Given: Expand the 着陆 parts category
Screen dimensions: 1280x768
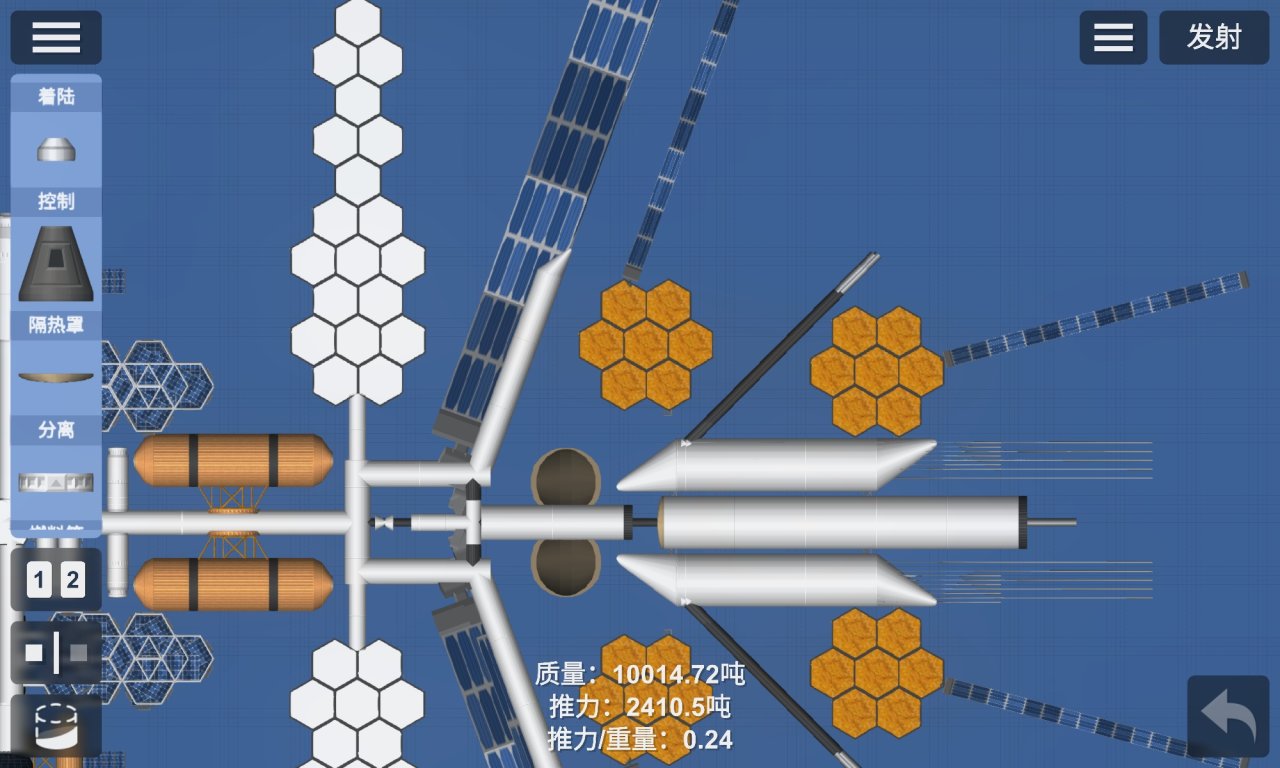Looking at the screenshot, I should pos(55,96).
